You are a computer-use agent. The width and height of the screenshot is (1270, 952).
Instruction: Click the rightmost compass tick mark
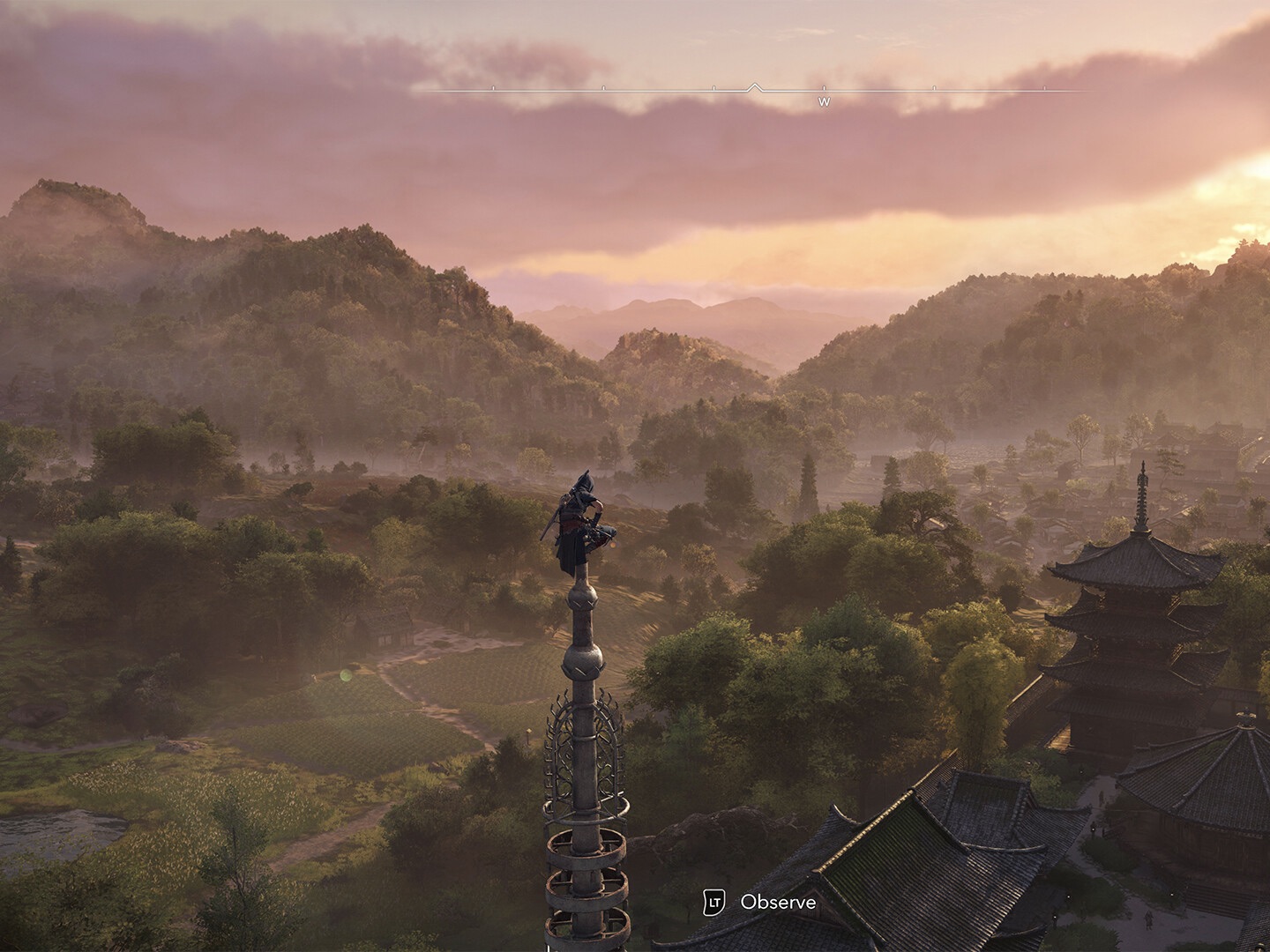pos(1043,86)
